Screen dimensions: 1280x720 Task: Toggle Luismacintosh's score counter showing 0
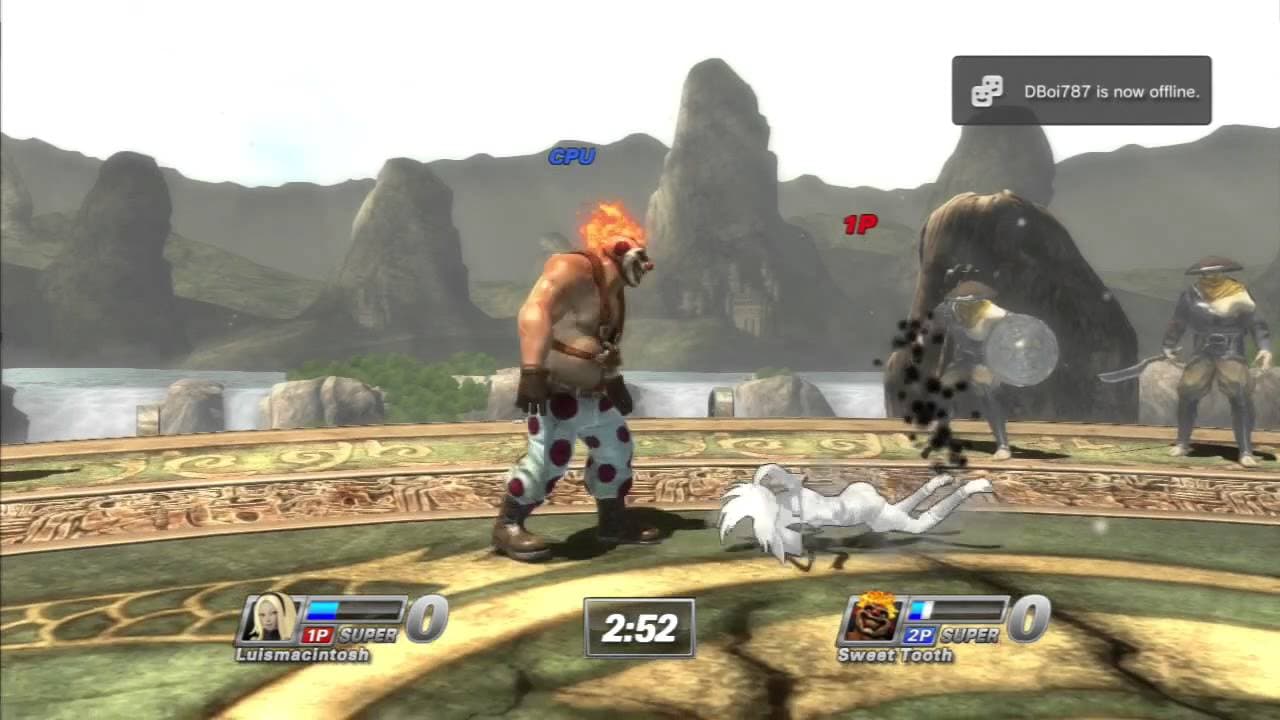pos(426,619)
